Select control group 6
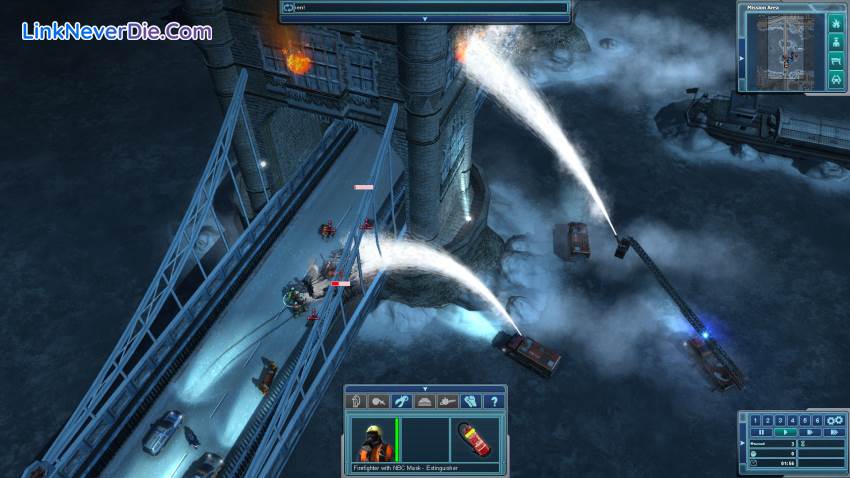850x478 pixels. pos(817,420)
